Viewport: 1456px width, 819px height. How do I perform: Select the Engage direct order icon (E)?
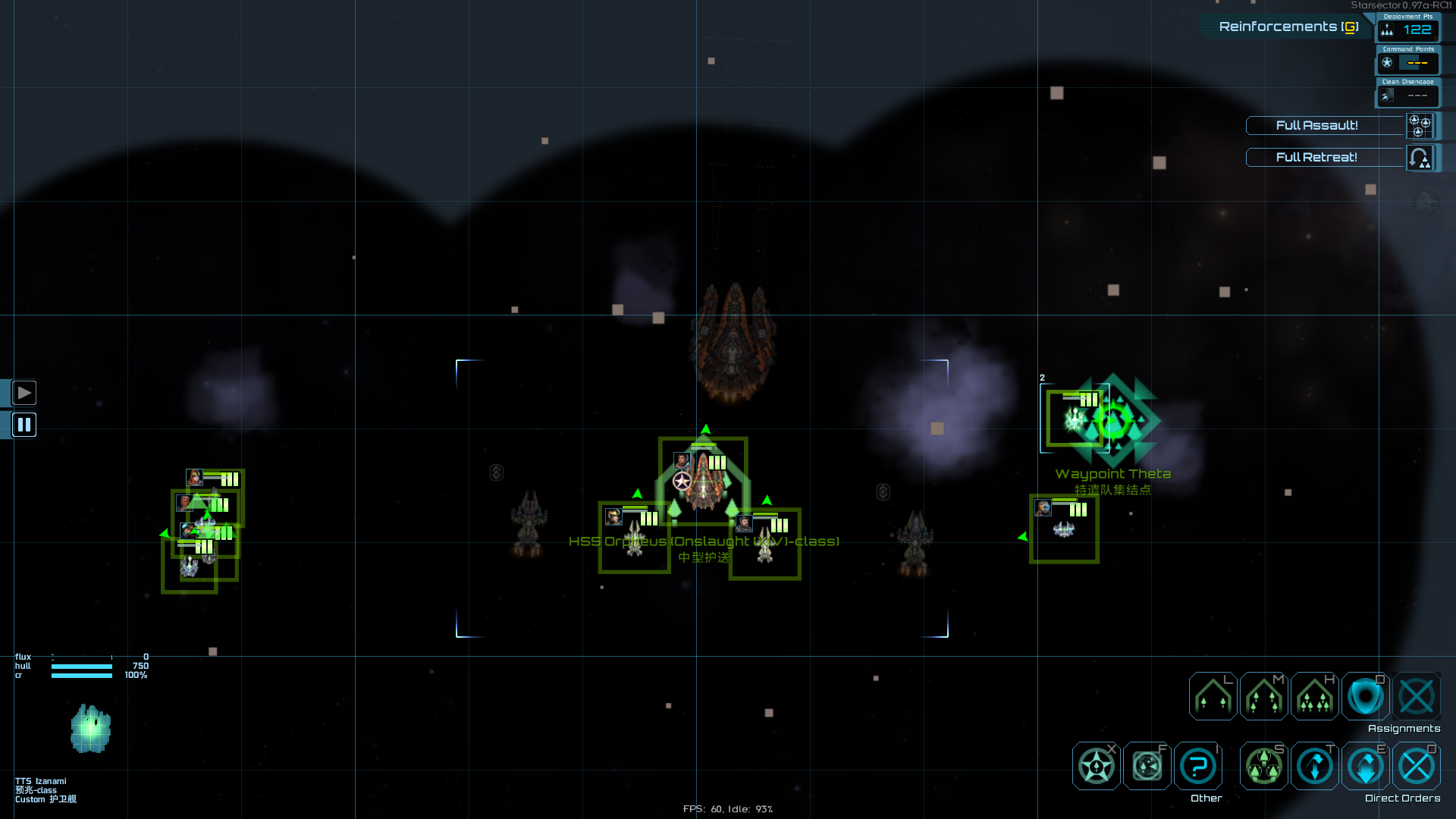[1365, 766]
